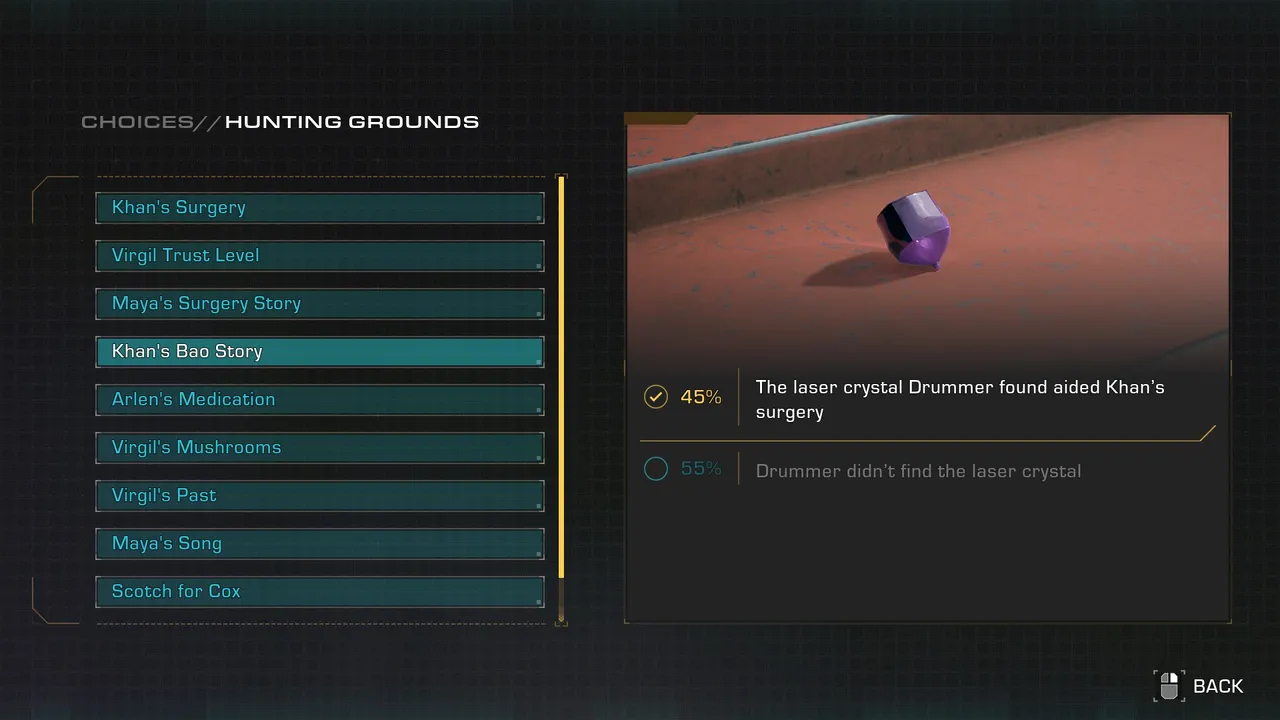Select the Khan's Surgery choice entry
This screenshot has width=1280, height=720.
tap(320, 208)
